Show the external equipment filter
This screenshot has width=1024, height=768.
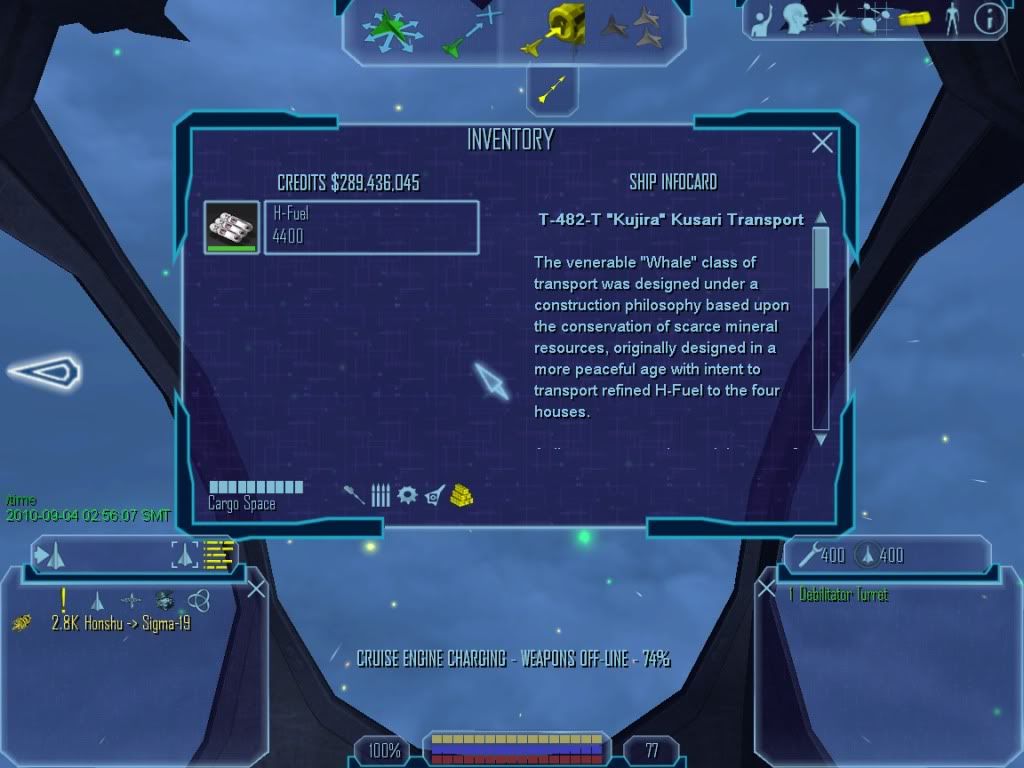[434, 495]
